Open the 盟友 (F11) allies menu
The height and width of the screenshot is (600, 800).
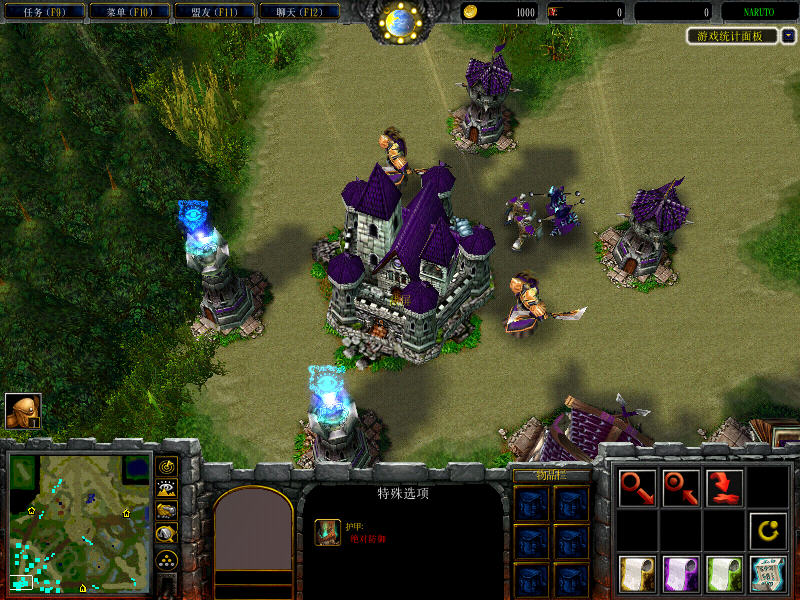click(x=211, y=12)
